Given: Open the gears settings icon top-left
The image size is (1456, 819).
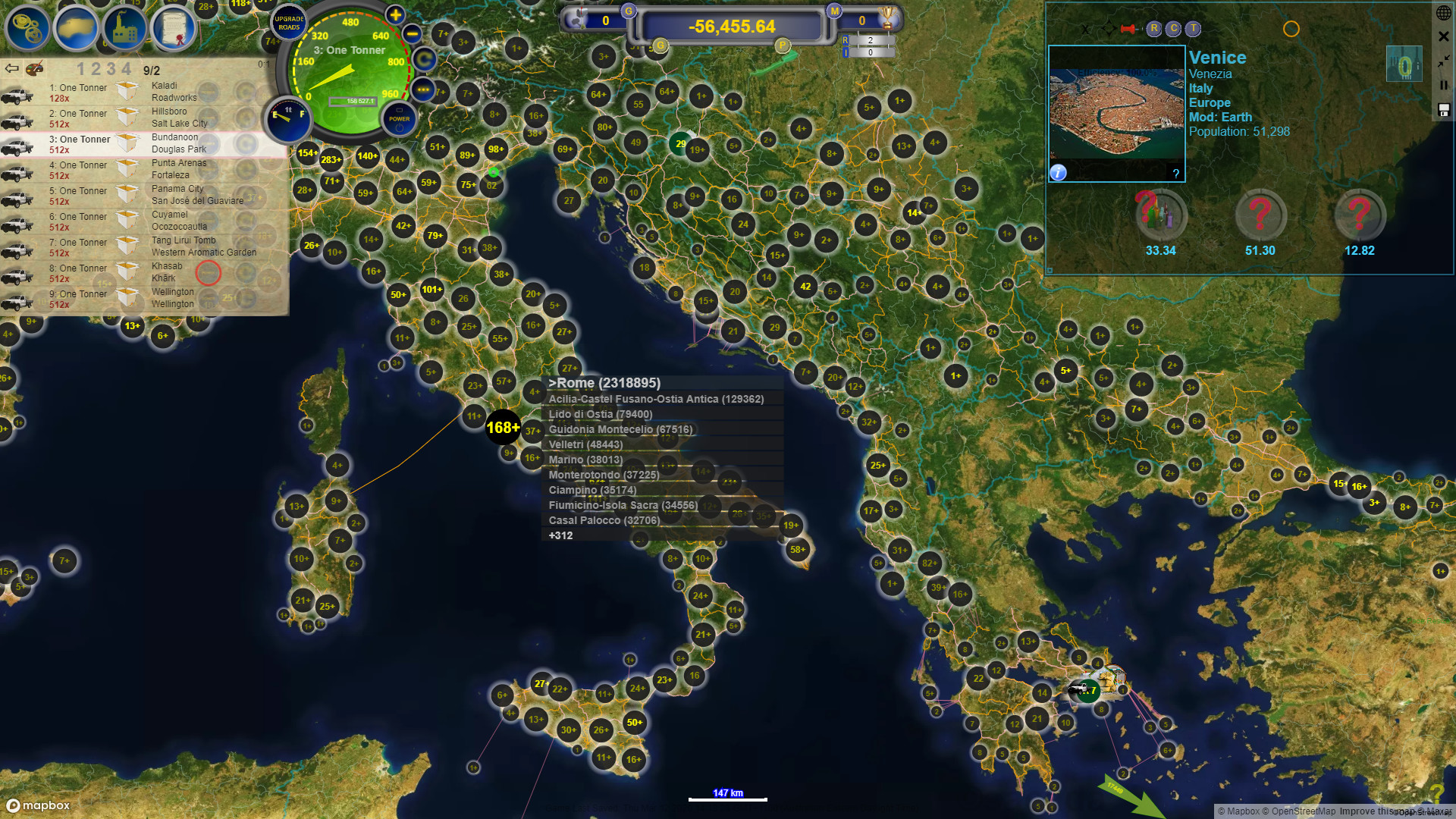Looking at the screenshot, I should click(x=27, y=28).
